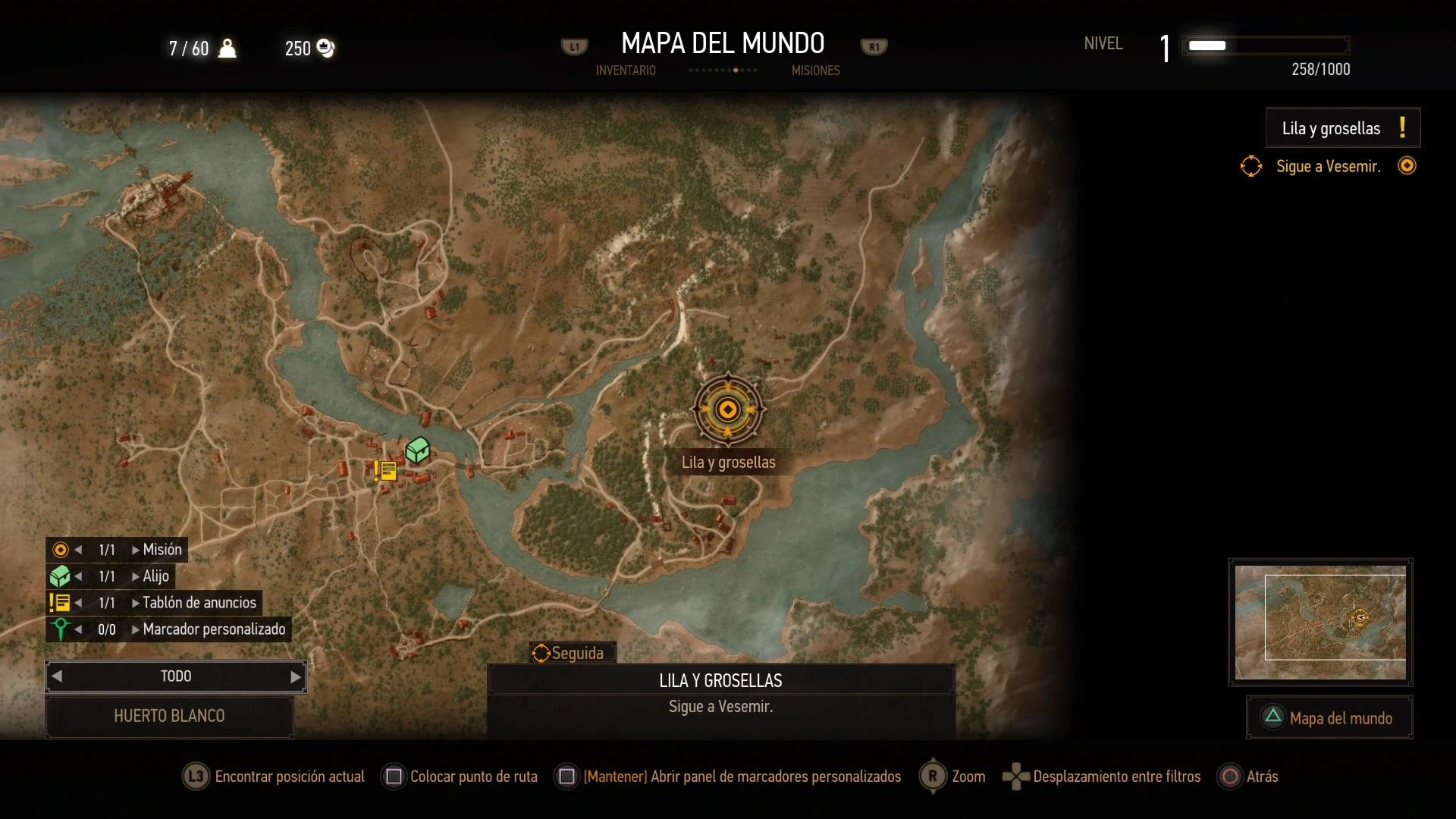Screen dimensions: 1456x819
Task: Select the Tablón de anuncios filter entry
Action: click(199, 603)
